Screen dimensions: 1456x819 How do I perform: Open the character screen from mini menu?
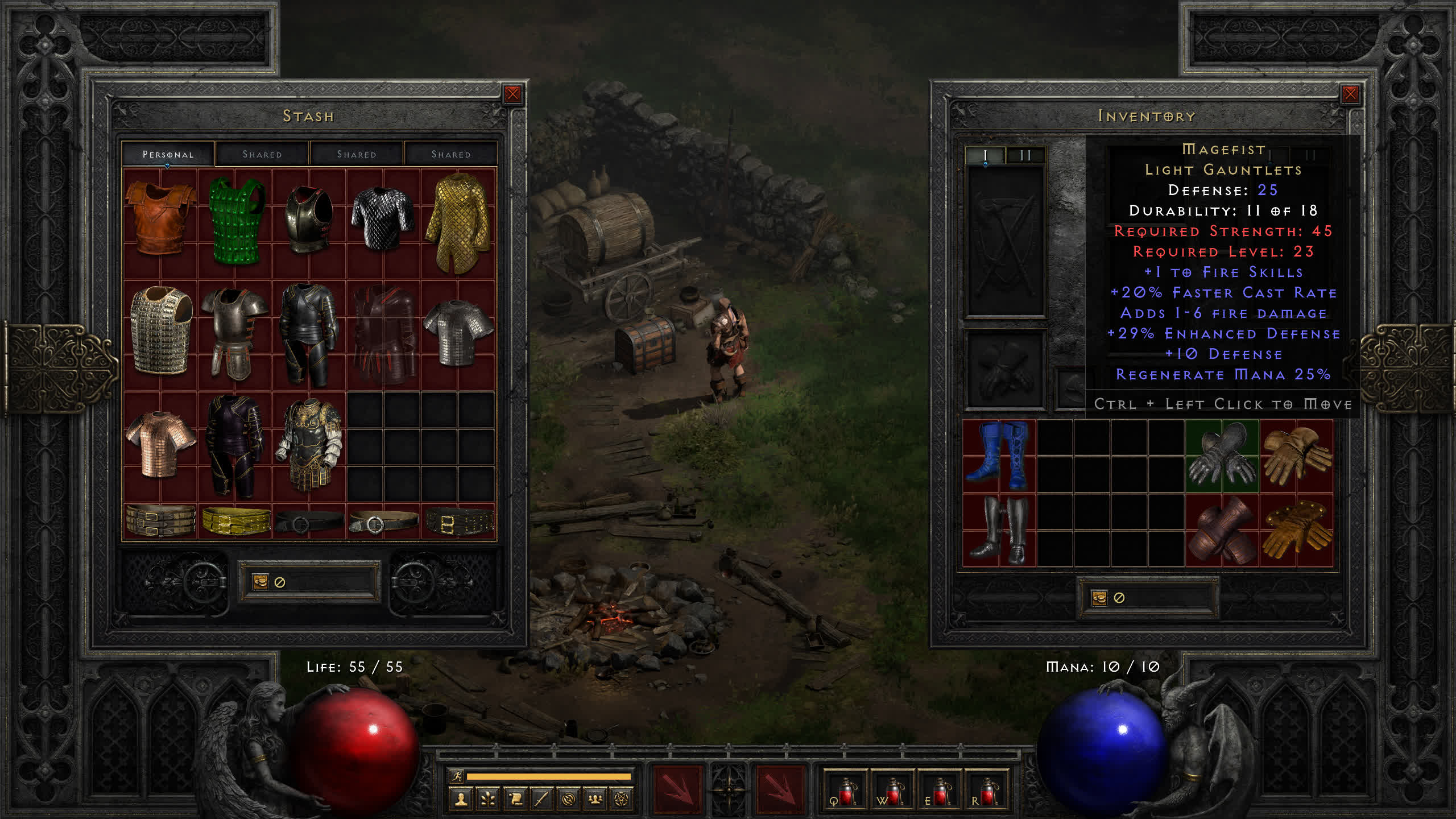tap(461, 800)
